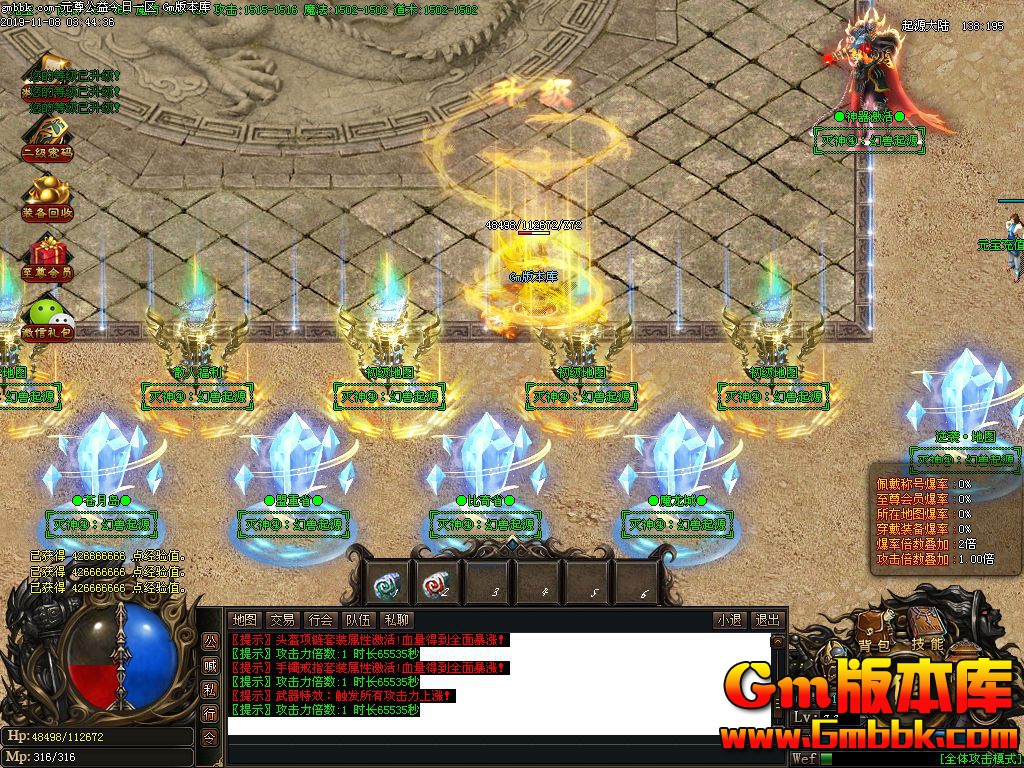This screenshot has width=1024, height=768.
Task: Toggle the 私 whisper channel button
Action: tap(210, 690)
